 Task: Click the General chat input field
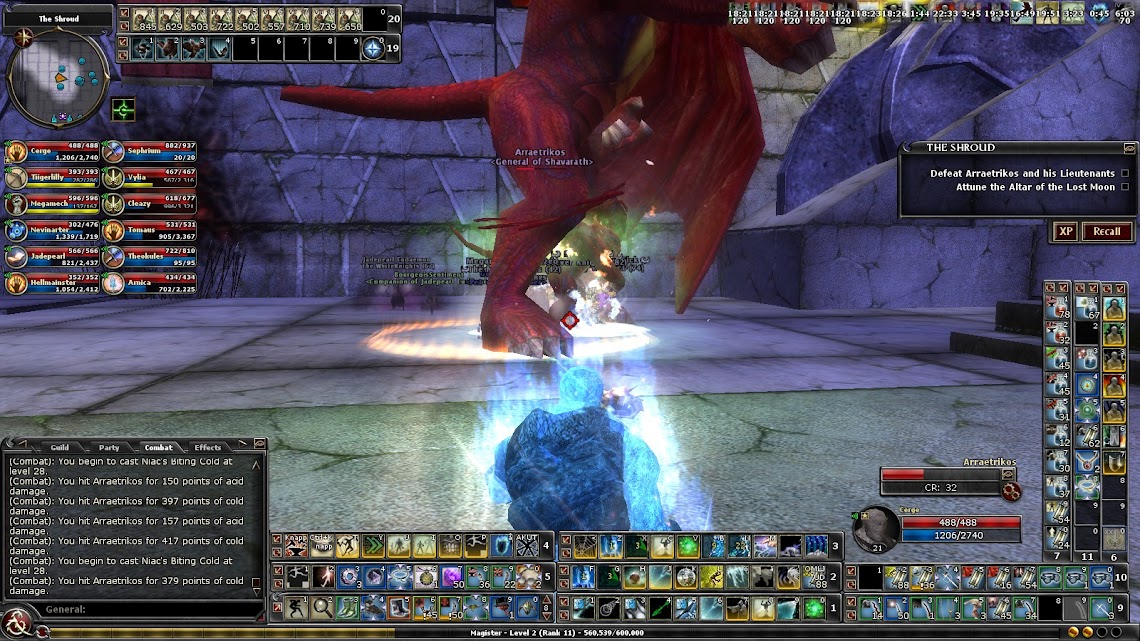[x=150, y=609]
